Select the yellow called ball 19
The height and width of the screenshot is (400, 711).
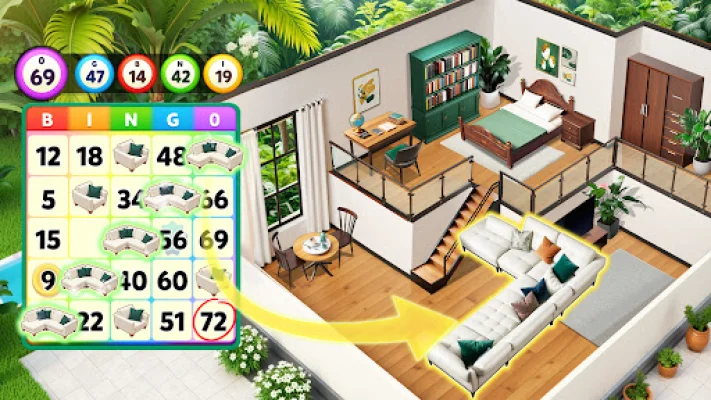[222, 73]
